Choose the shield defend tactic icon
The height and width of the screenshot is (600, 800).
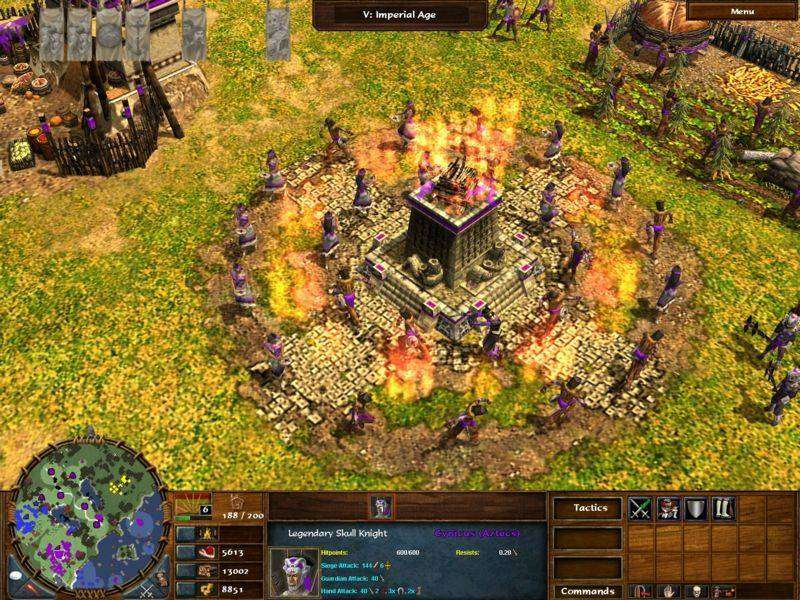[x=695, y=509]
